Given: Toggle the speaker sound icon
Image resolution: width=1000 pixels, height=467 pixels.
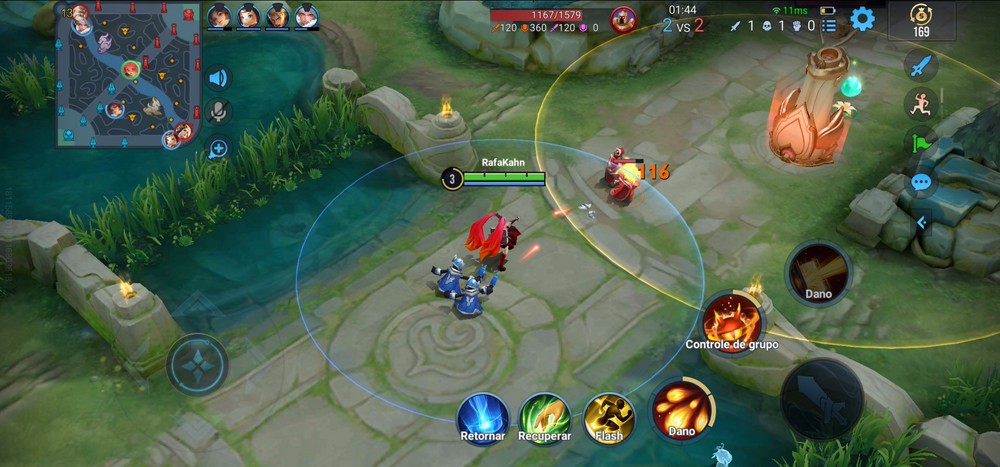Looking at the screenshot, I should point(217,78).
